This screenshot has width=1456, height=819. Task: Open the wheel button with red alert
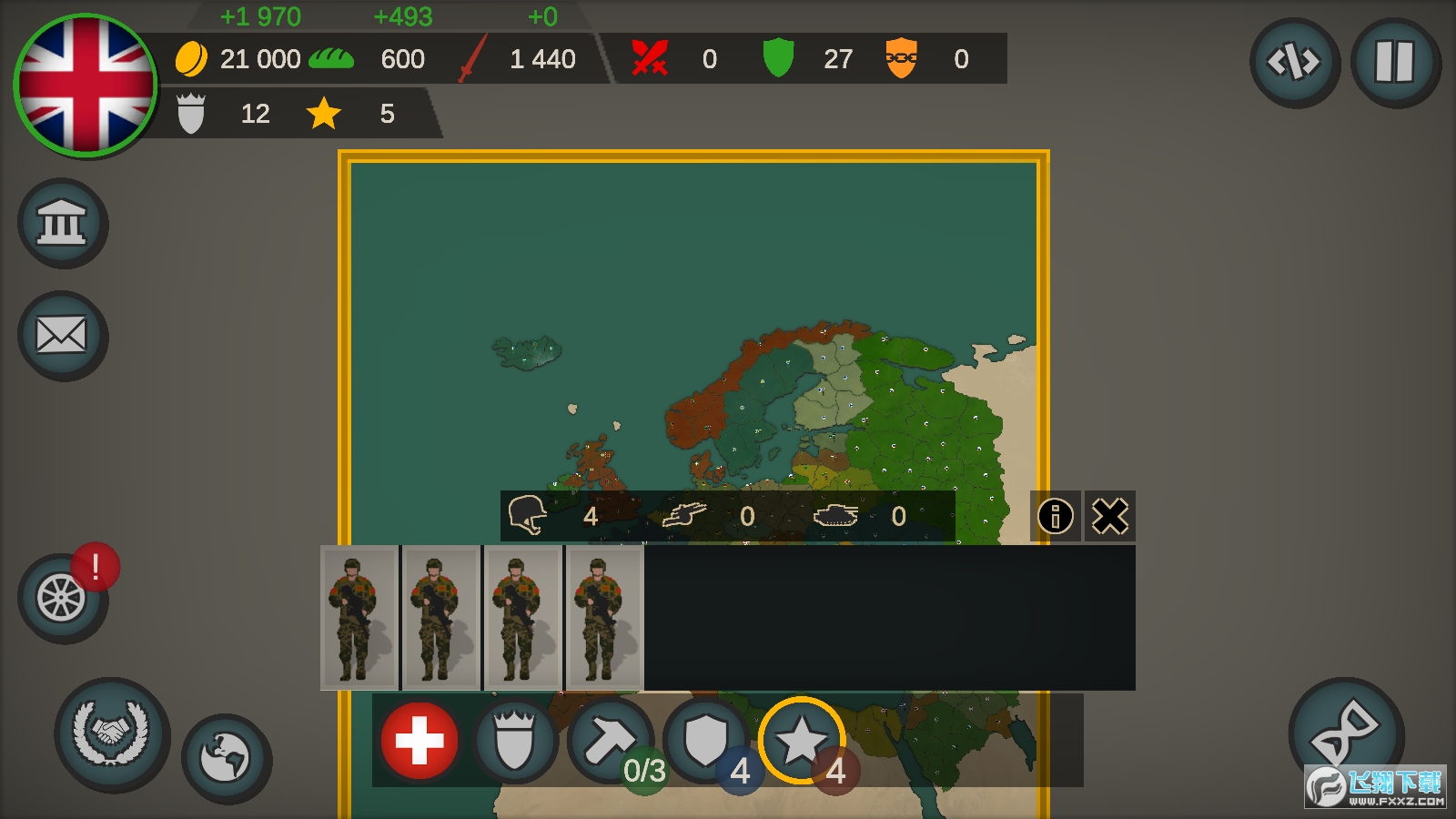coord(62,598)
